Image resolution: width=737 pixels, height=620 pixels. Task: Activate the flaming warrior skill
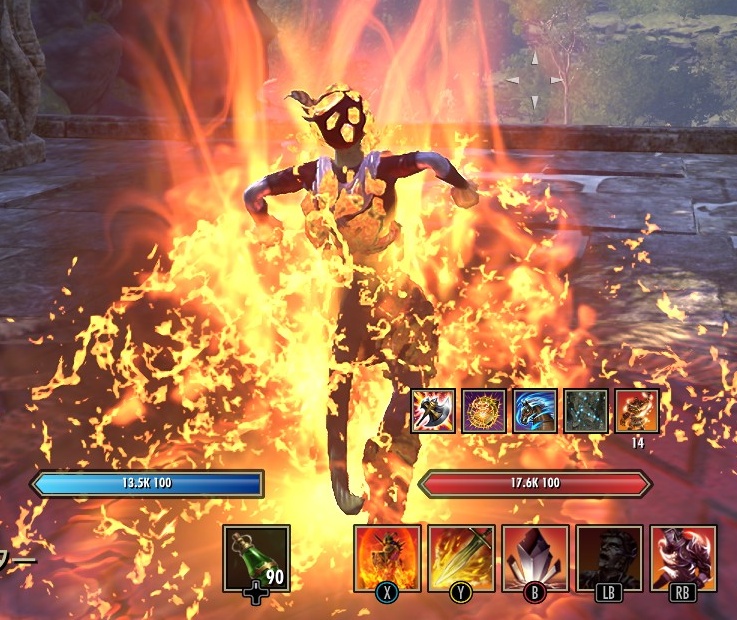(x=387, y=557)
